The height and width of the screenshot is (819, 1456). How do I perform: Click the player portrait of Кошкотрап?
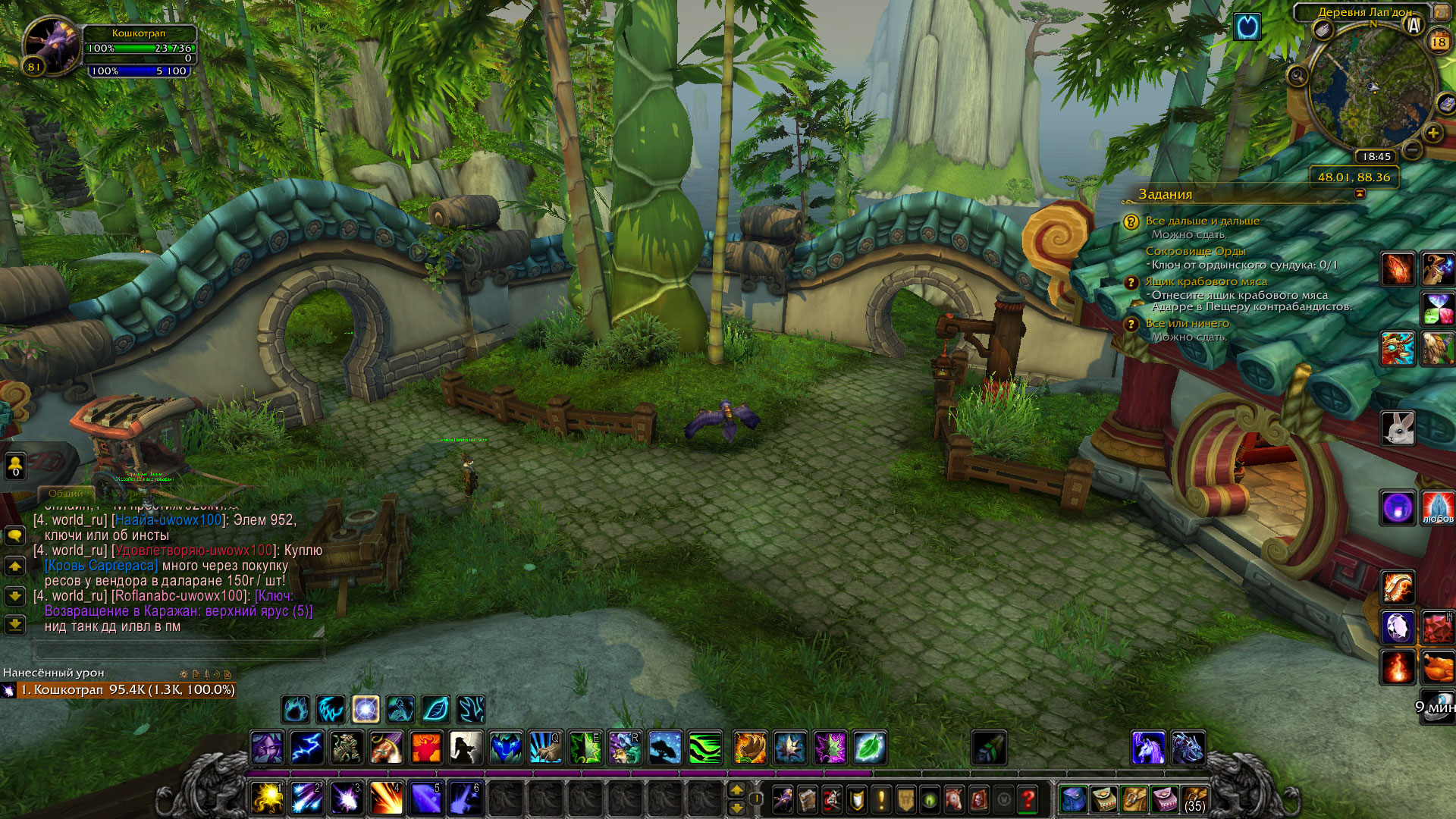[x=51, y=44]
